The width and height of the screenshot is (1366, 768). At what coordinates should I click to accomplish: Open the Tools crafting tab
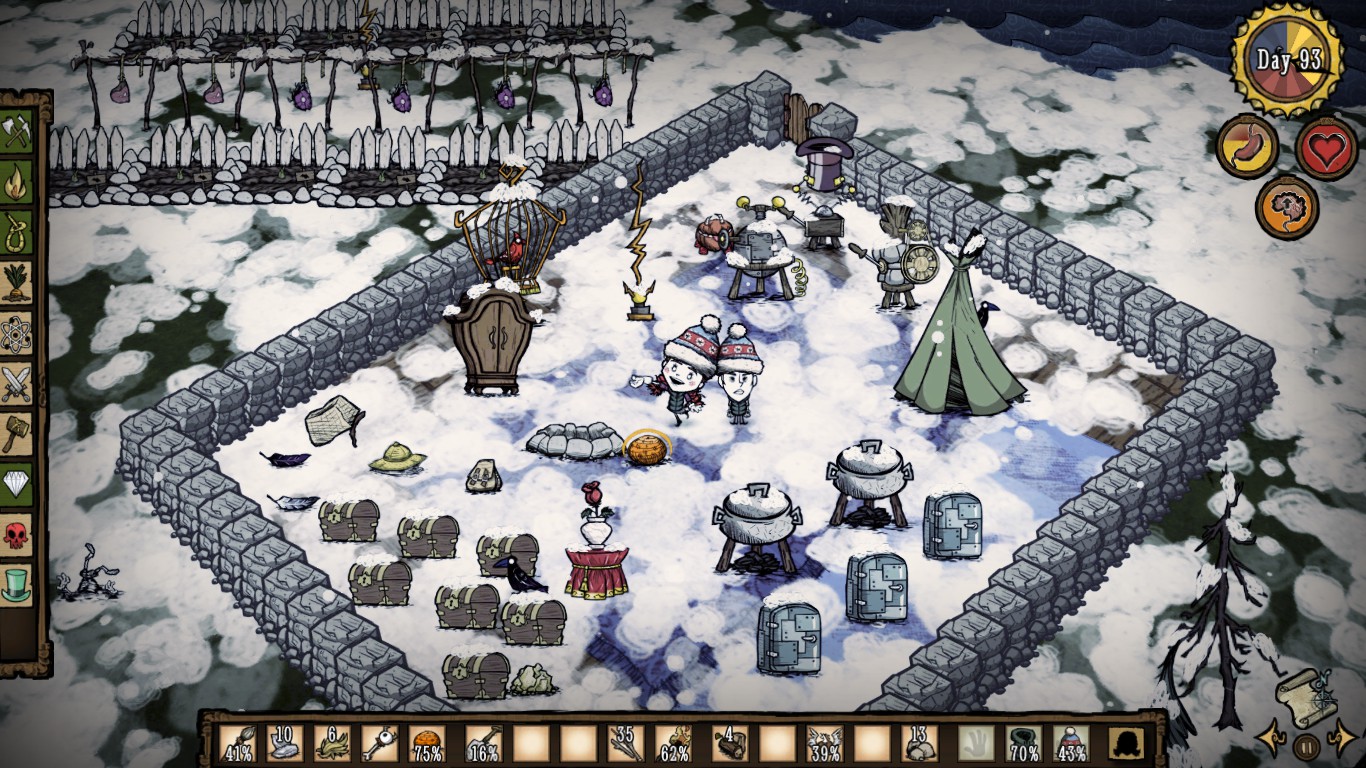pyautogui.click(x=17, y=132)
